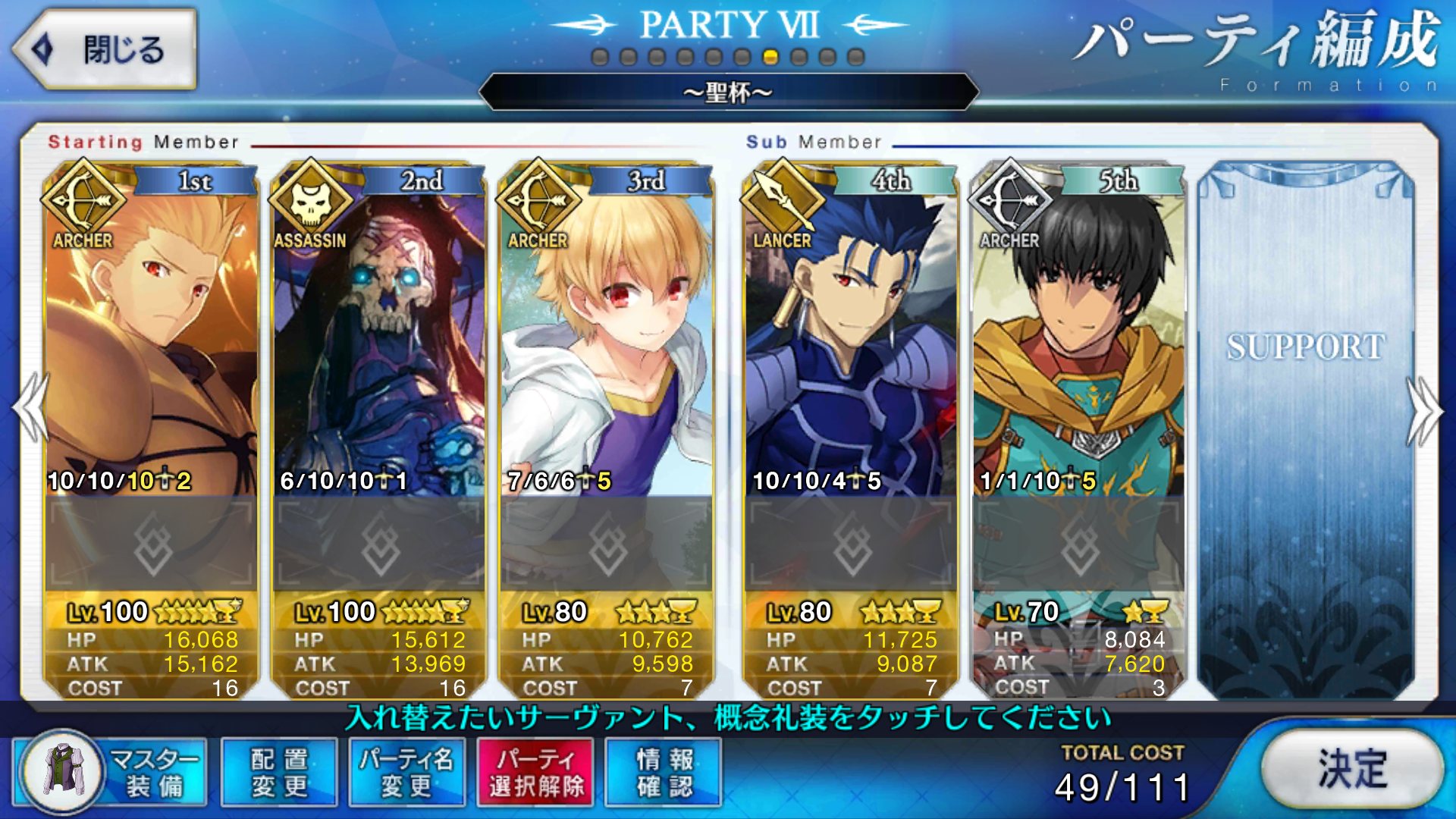Tap パーティ選択解除 to clear party selection
This screenshot has height=819, width=1456.
(535, 772)
